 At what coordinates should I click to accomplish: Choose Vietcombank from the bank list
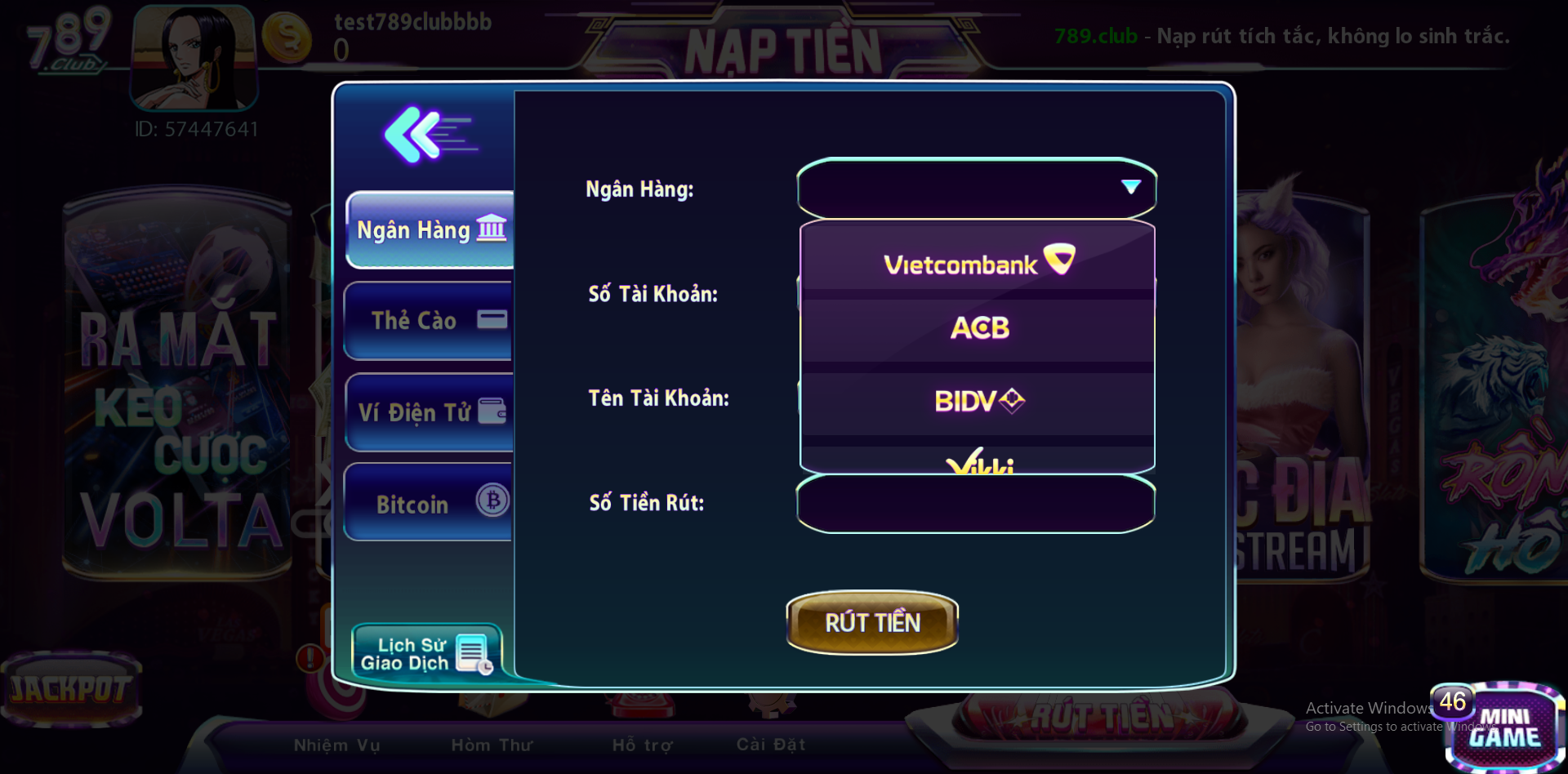click(x=978, y=262)
